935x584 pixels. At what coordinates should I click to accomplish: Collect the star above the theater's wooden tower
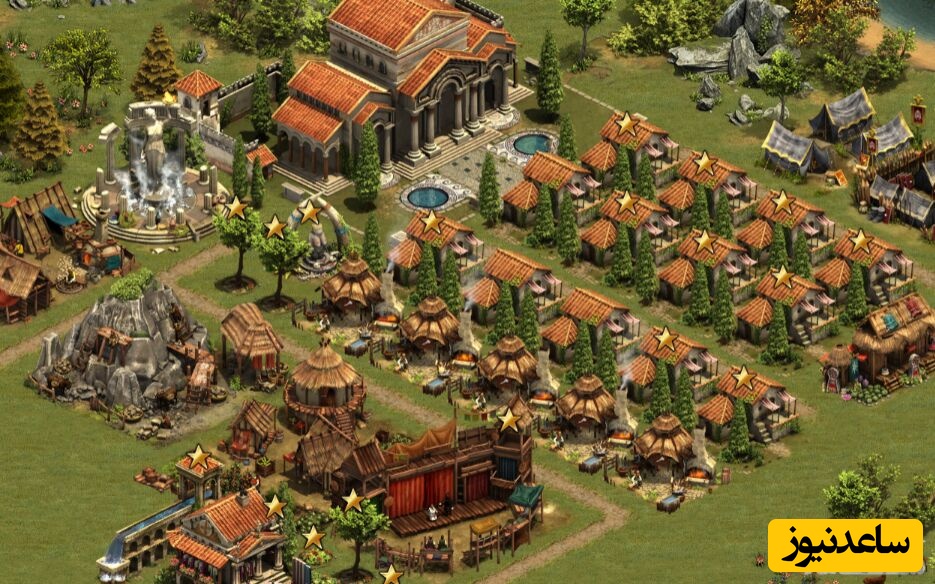pyautogui.click(x=510, y=420)
